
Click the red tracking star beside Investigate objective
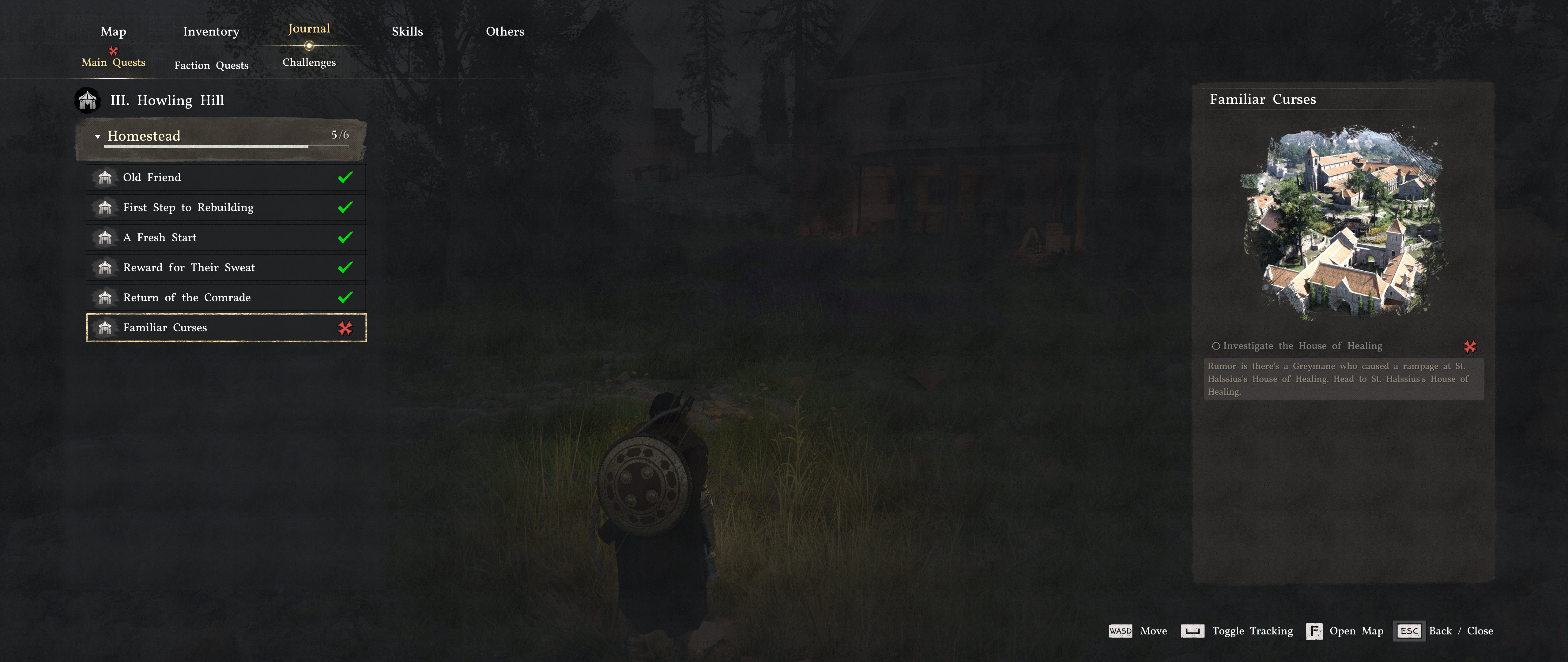tap(1471, 346)
